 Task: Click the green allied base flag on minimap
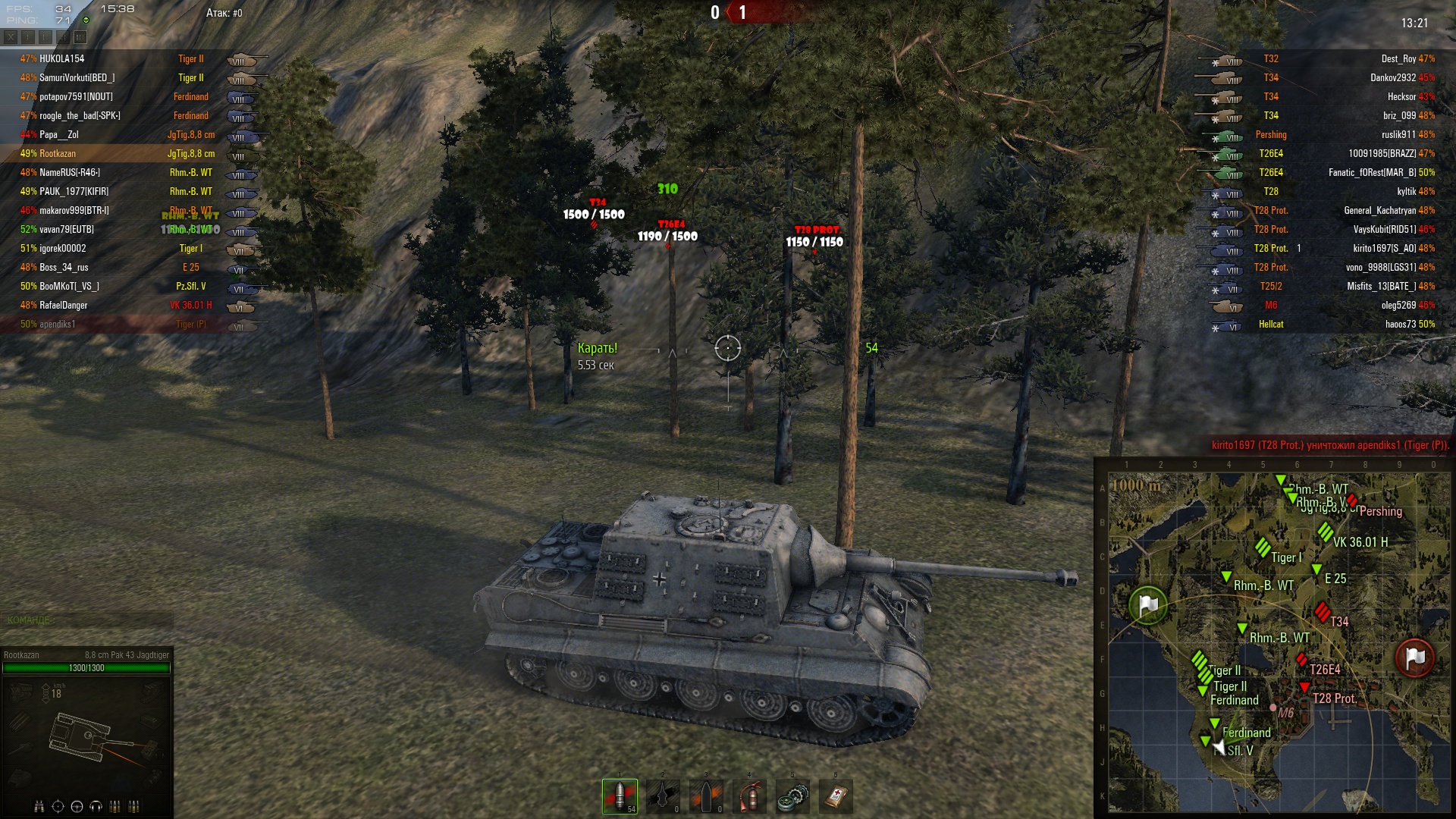1148,604
